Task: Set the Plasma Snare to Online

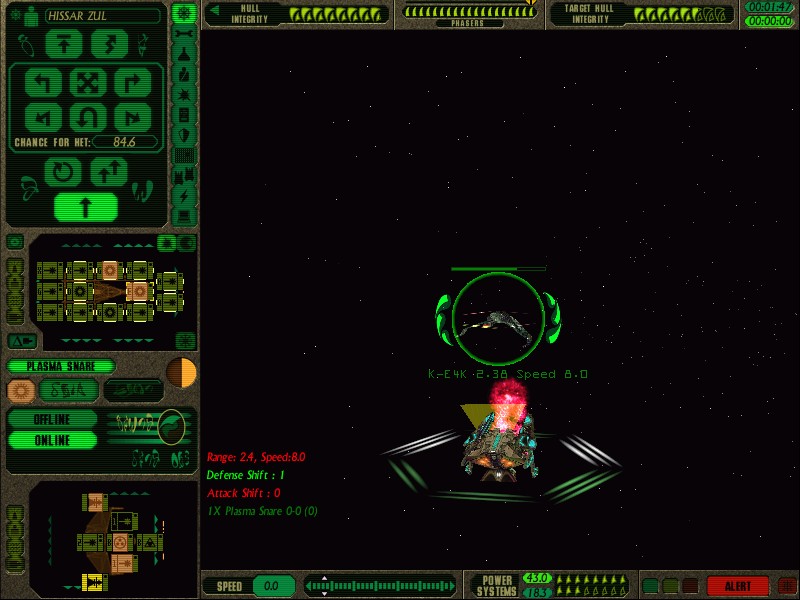Action: 52,440
